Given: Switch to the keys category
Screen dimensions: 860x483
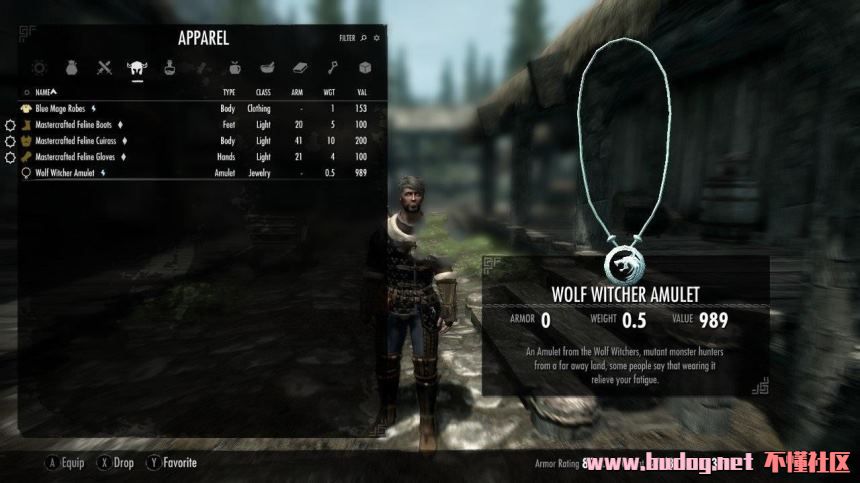Looking at the screenshot, I should (333, 68).
